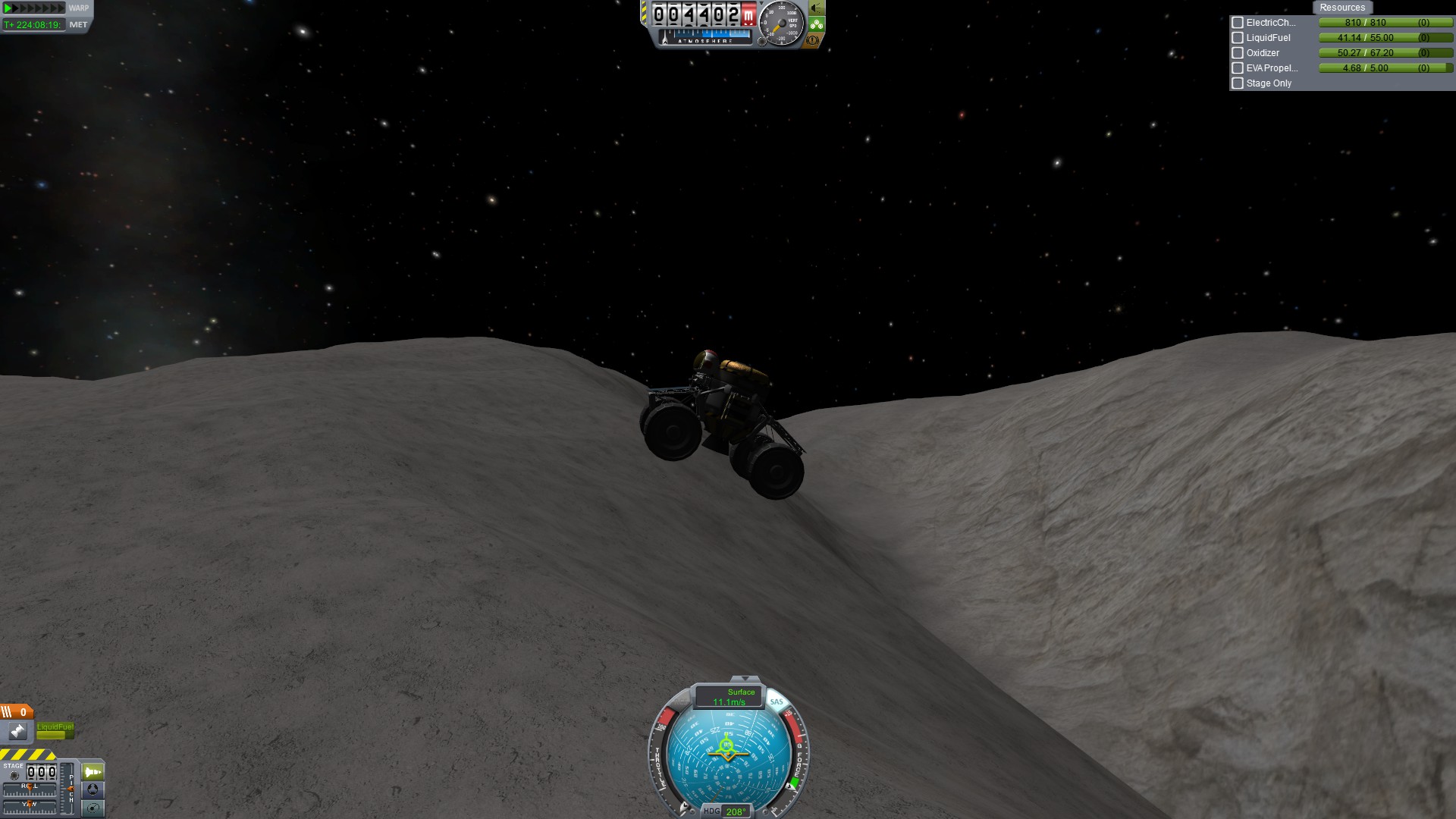Image resolution: width=1456 pixels, height=819 pixels.
Task: Toggle the ElectricCharge resource checkbox
Action: (1238, 23)
